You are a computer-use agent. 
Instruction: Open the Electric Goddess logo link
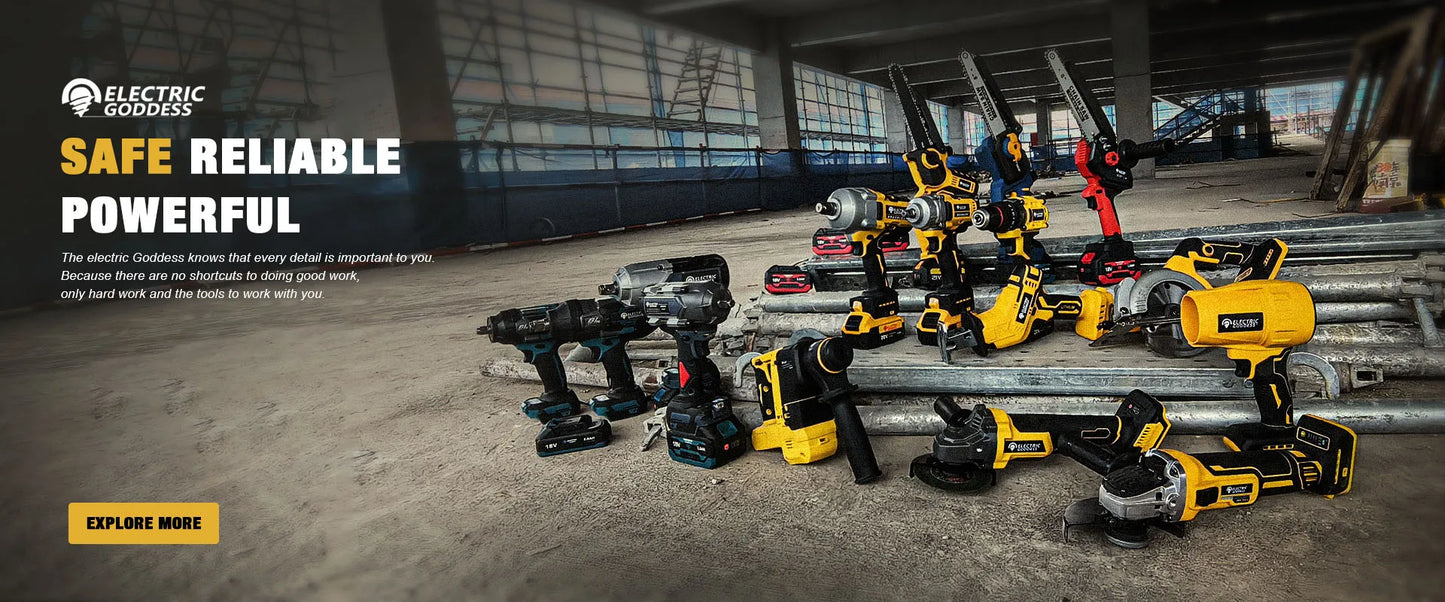coord(133,99)
